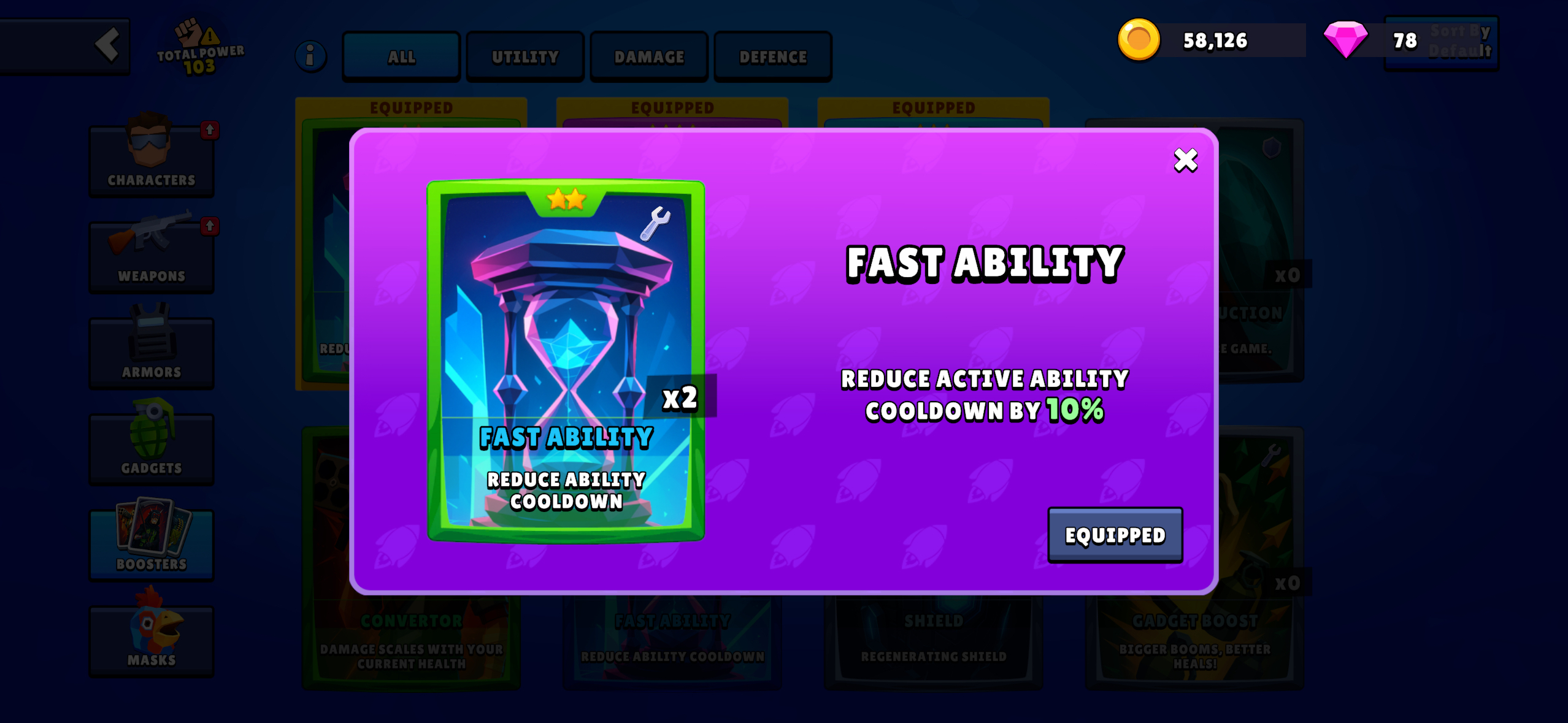Screen dimensions: 1568x723
Task: Switch to the All filter tab
Action: coord(401,57)
